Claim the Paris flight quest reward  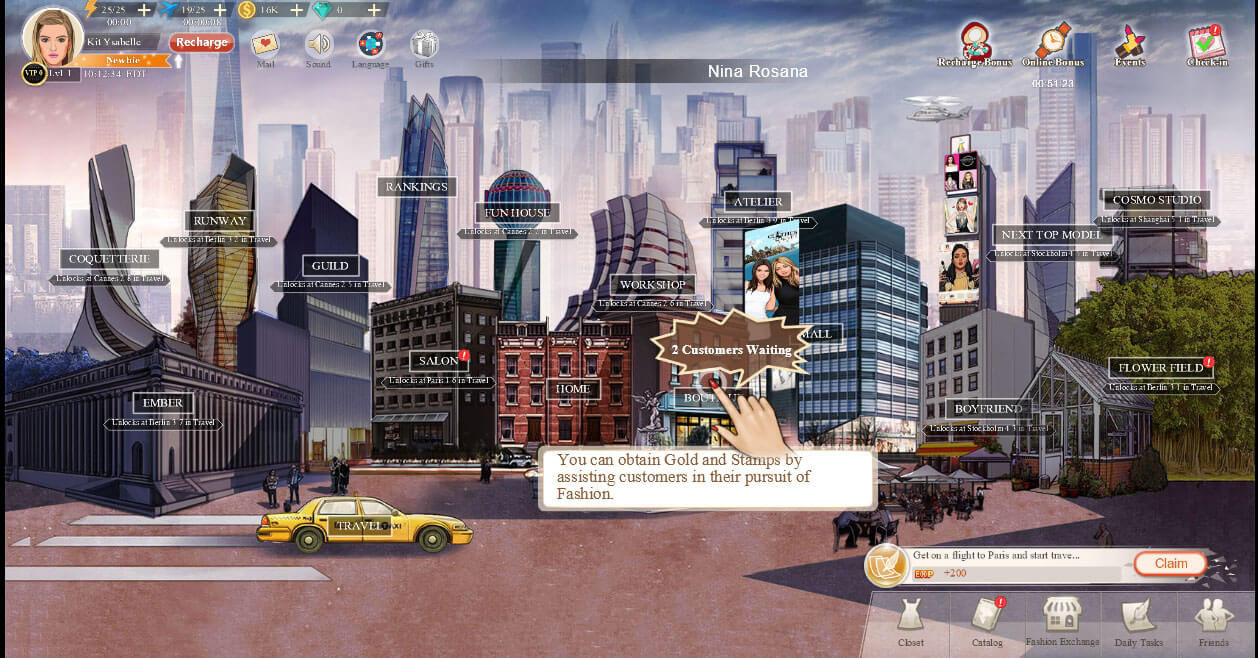click(x=1170, y=563)
